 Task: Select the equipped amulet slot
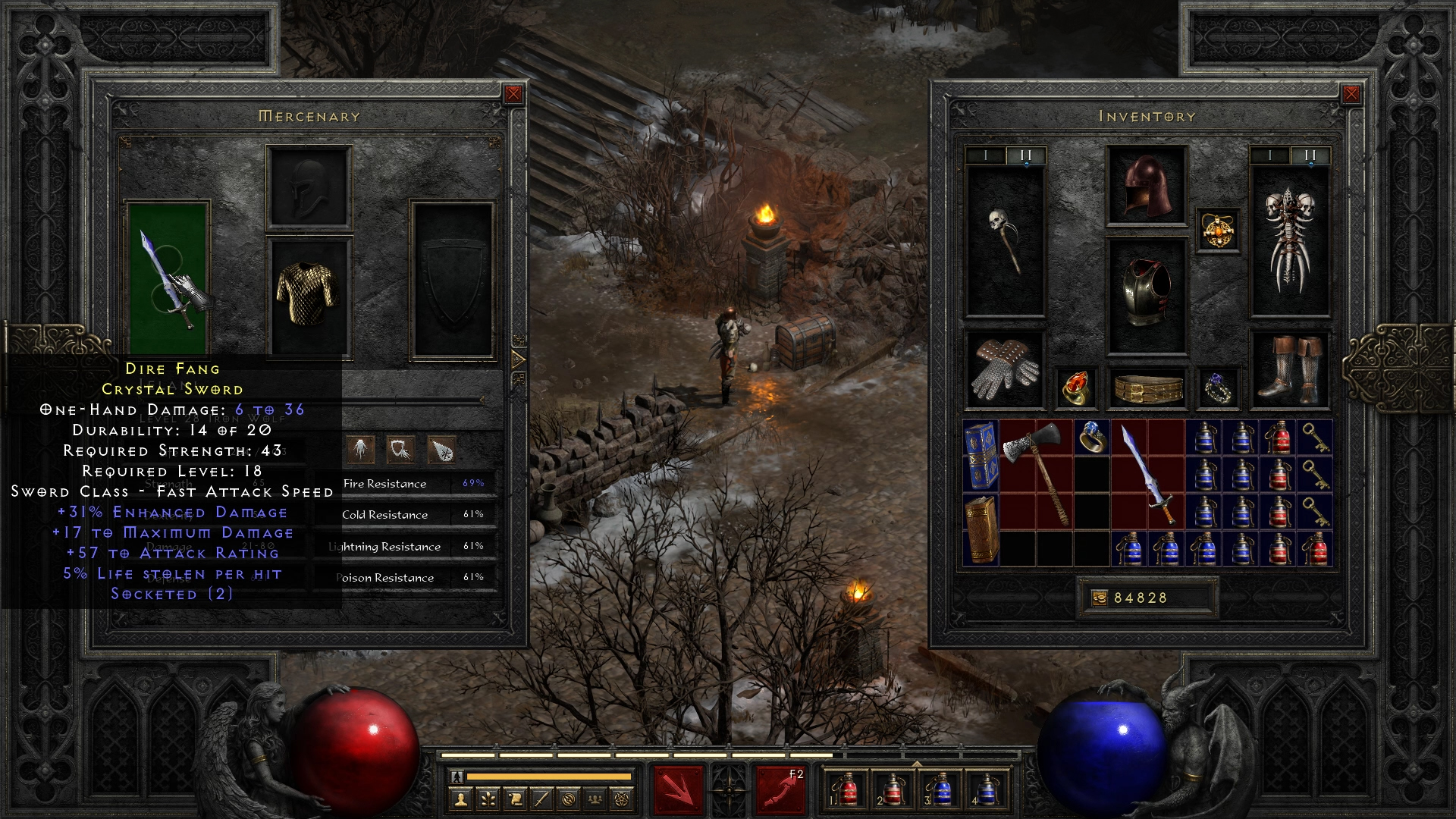1218,230
